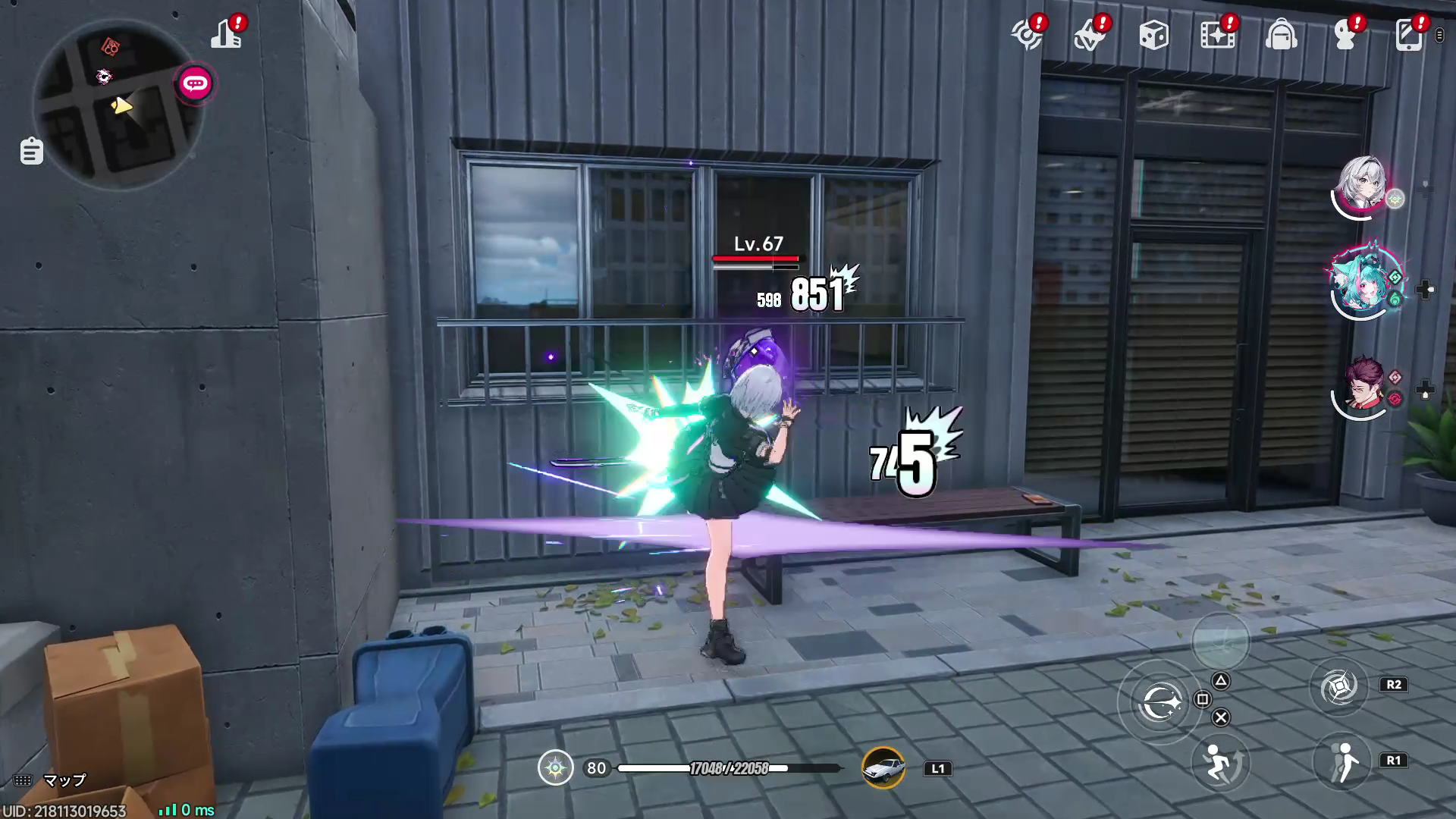Tap the two-figure character swap button
The height and width of the screenshot is (819, 1456).
coord(1342,762)
